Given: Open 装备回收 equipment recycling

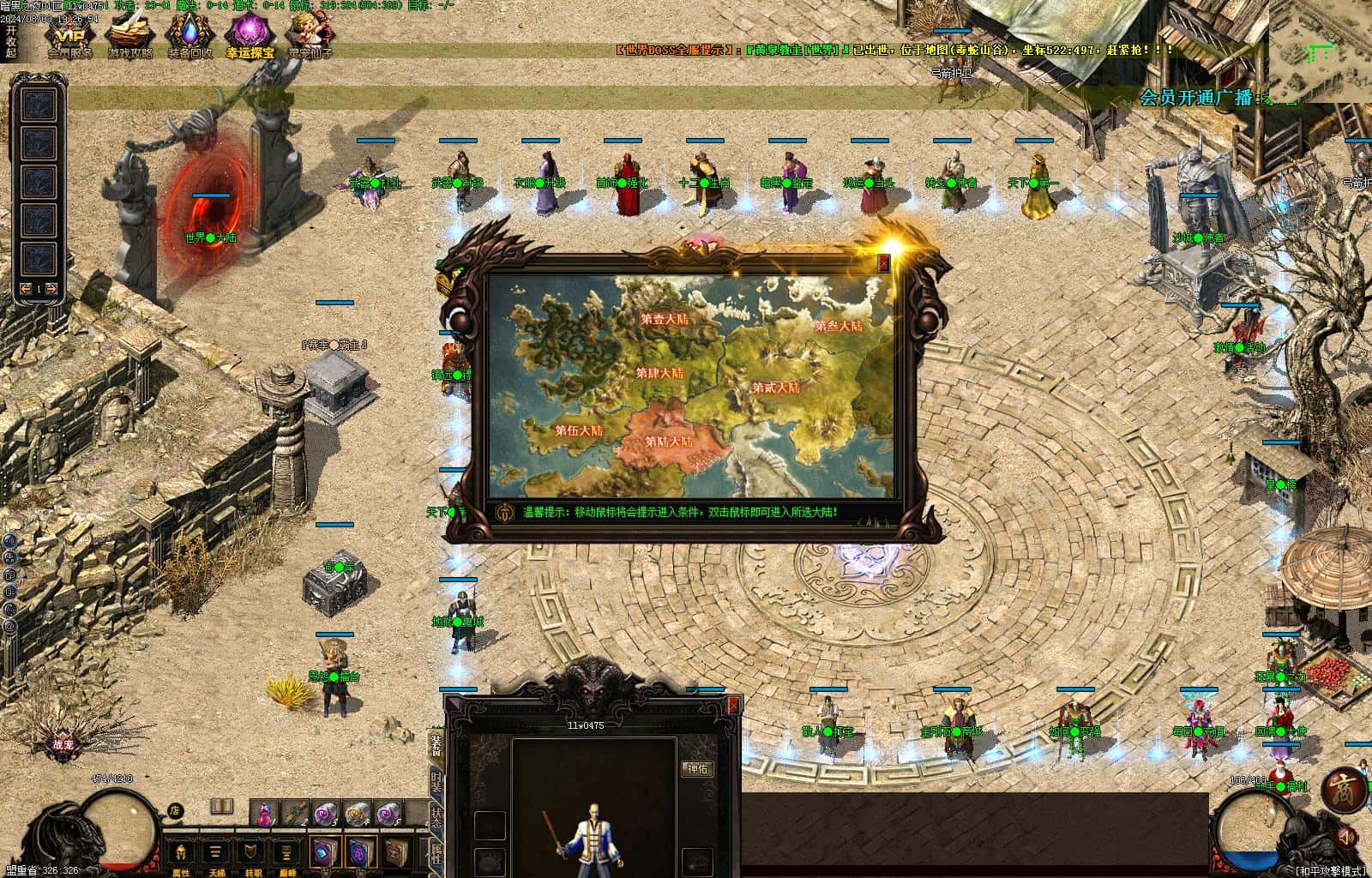Looking at the screenshot, I should (x=190, y=37).
